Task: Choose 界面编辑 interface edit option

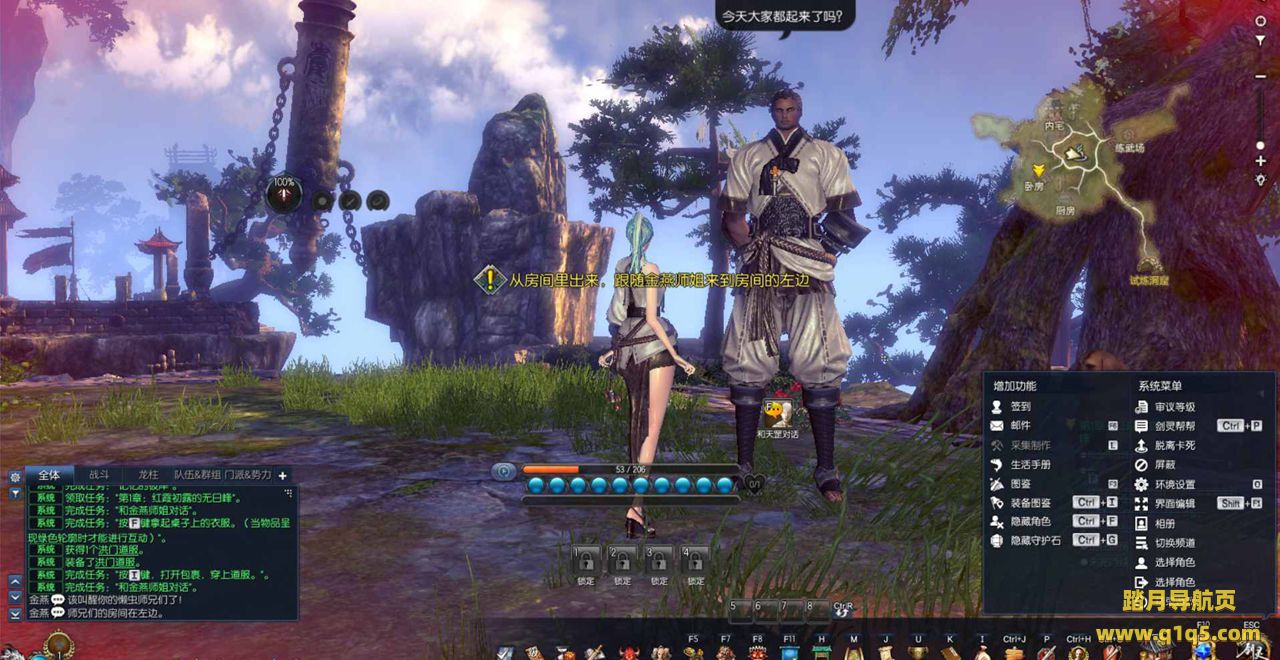Action: tap(1174, 504)
